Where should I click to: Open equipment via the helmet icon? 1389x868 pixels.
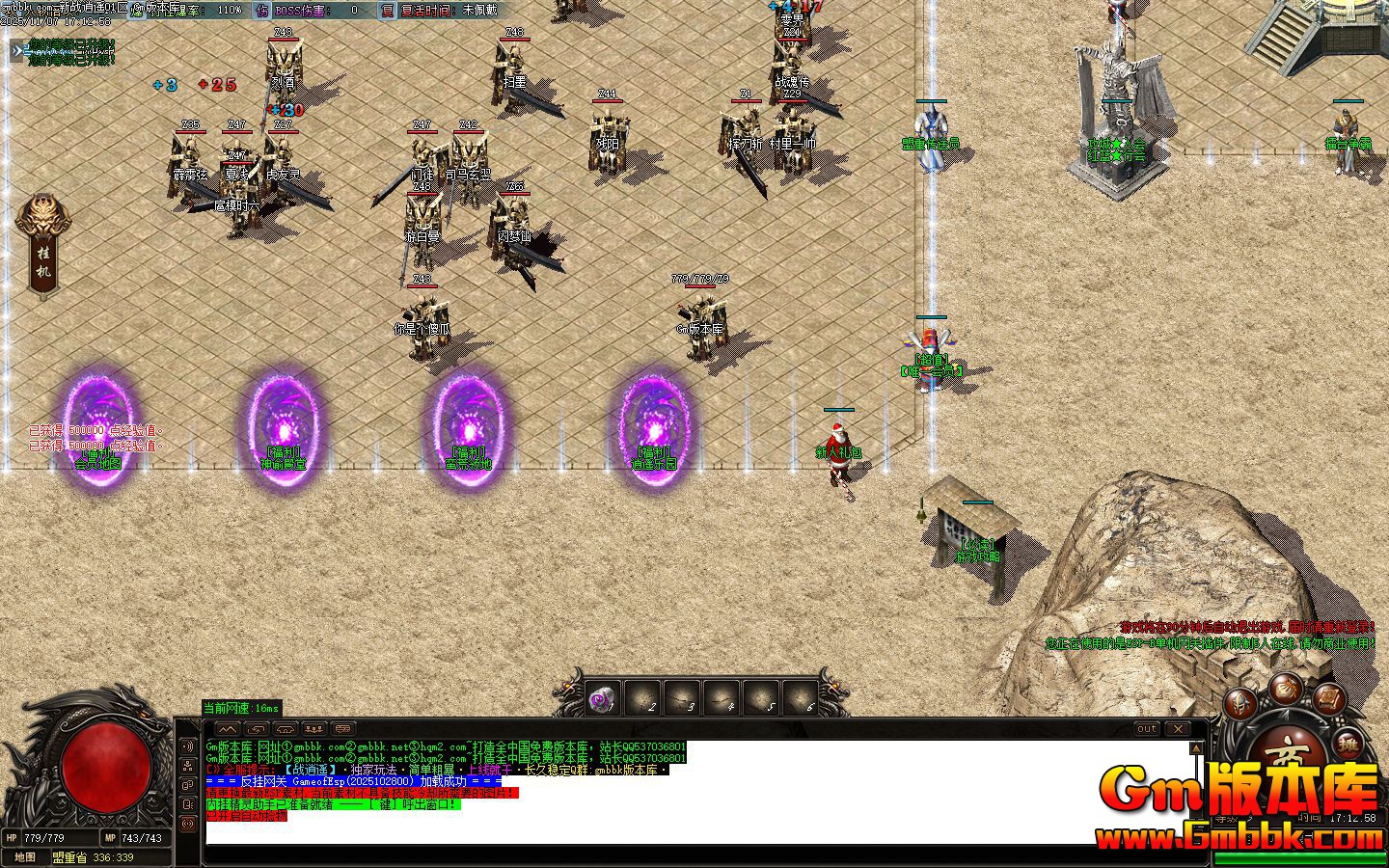[1239, 703]
